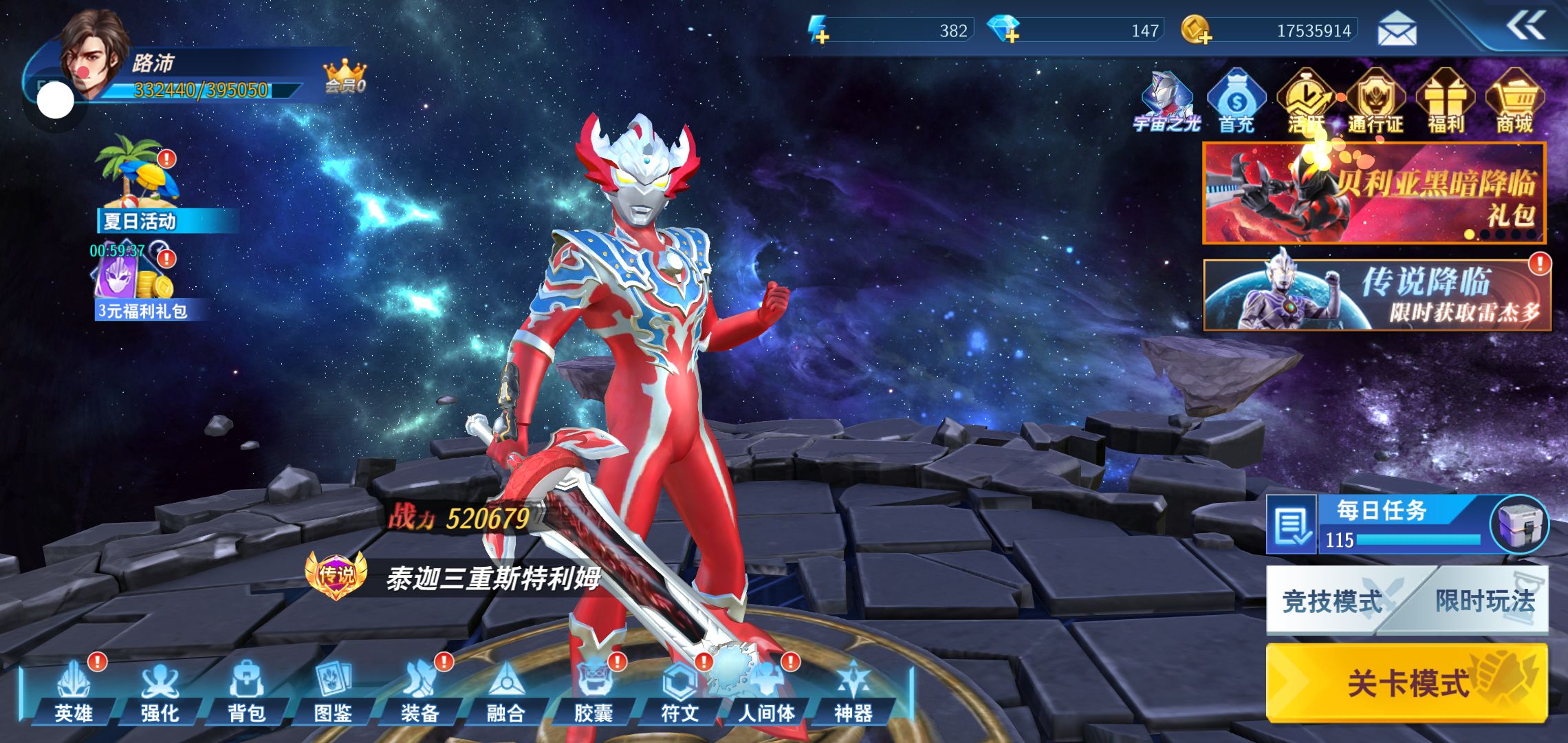Collapse the top bar with double-arrow button

coord(1526,27)
